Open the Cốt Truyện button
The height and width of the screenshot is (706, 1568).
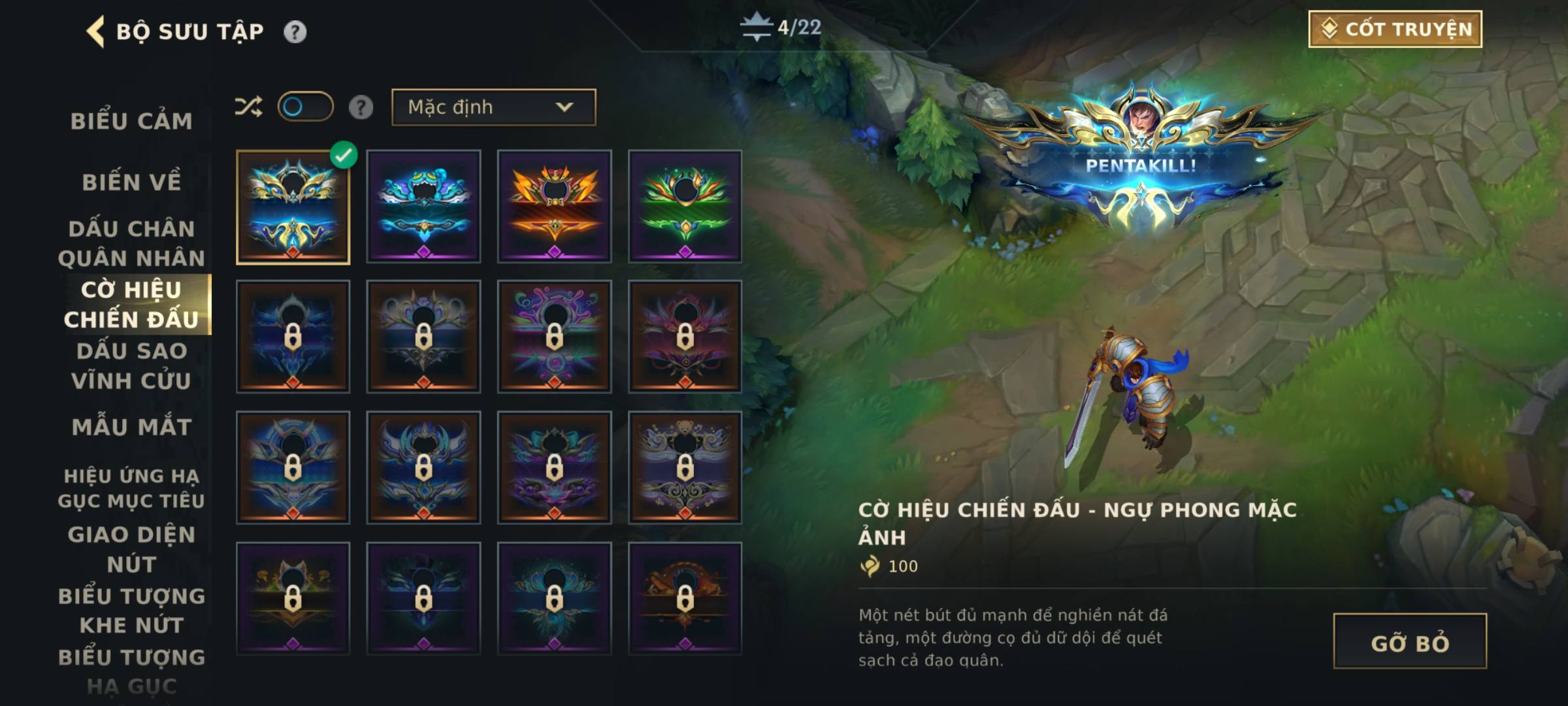(1395, 29)
